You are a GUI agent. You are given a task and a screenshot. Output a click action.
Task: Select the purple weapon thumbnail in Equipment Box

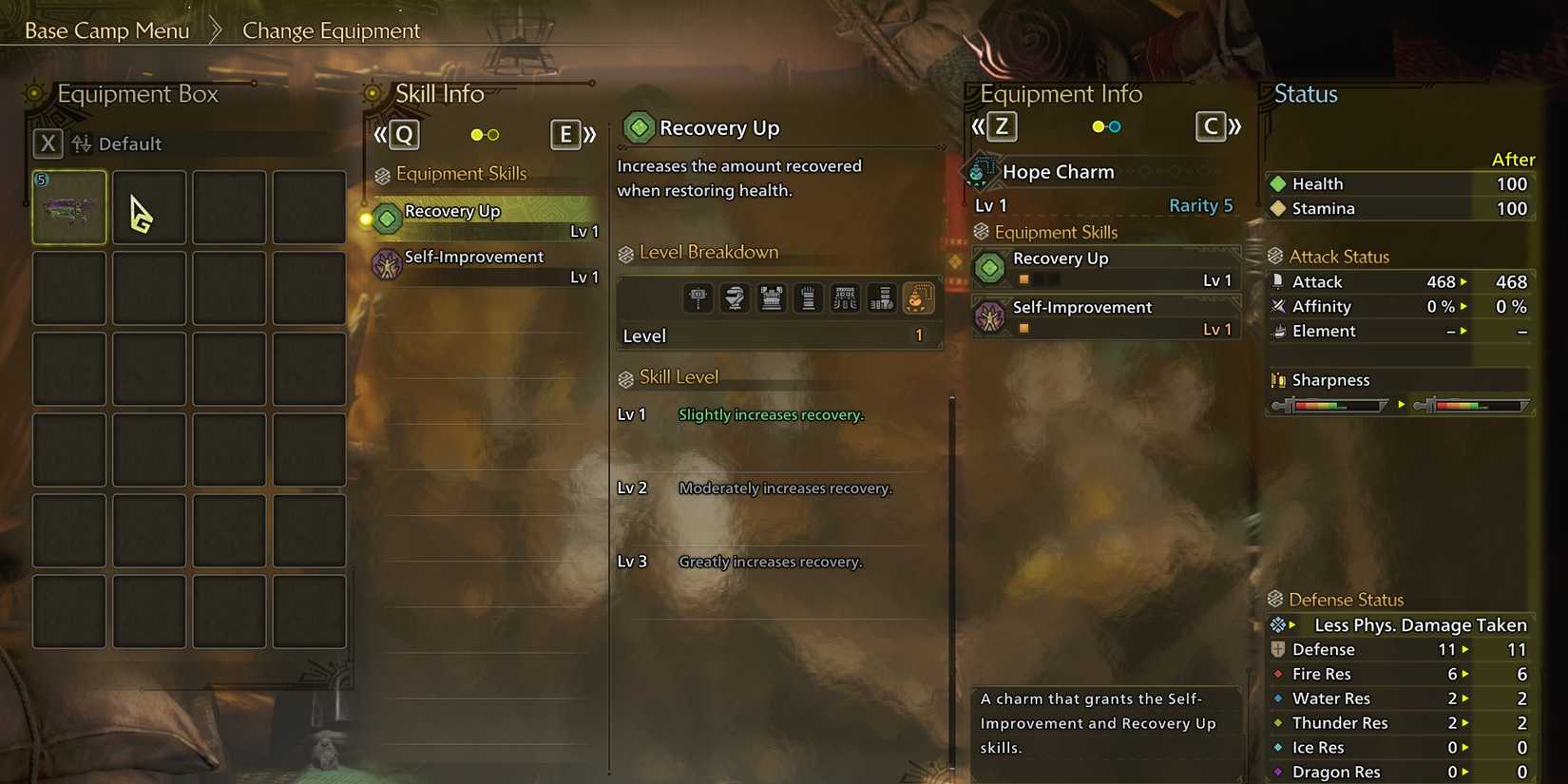pyautogui.click(x=67, y=207)
